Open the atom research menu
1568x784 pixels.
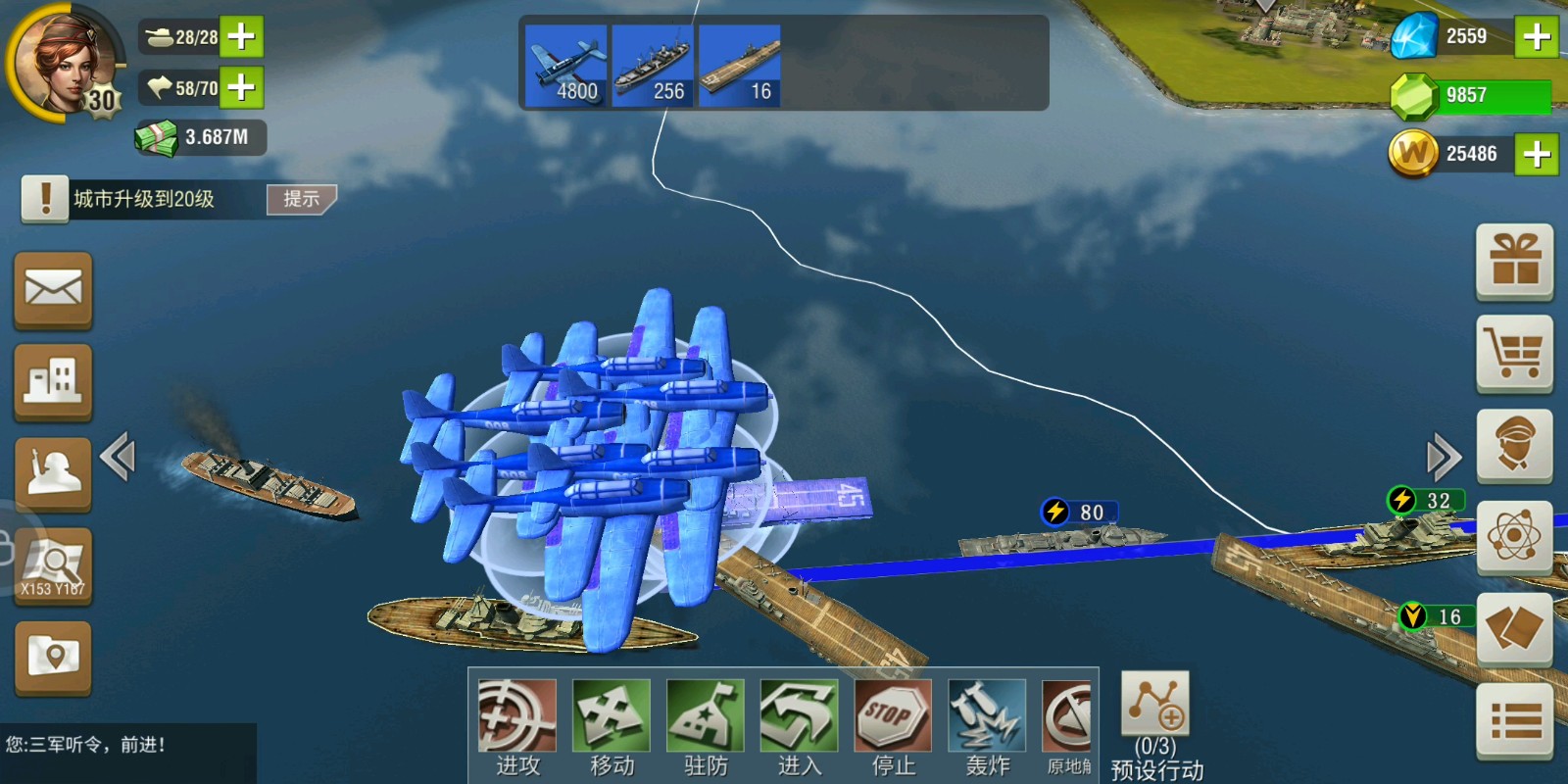pyautogui.click(x=1514, y=537)
